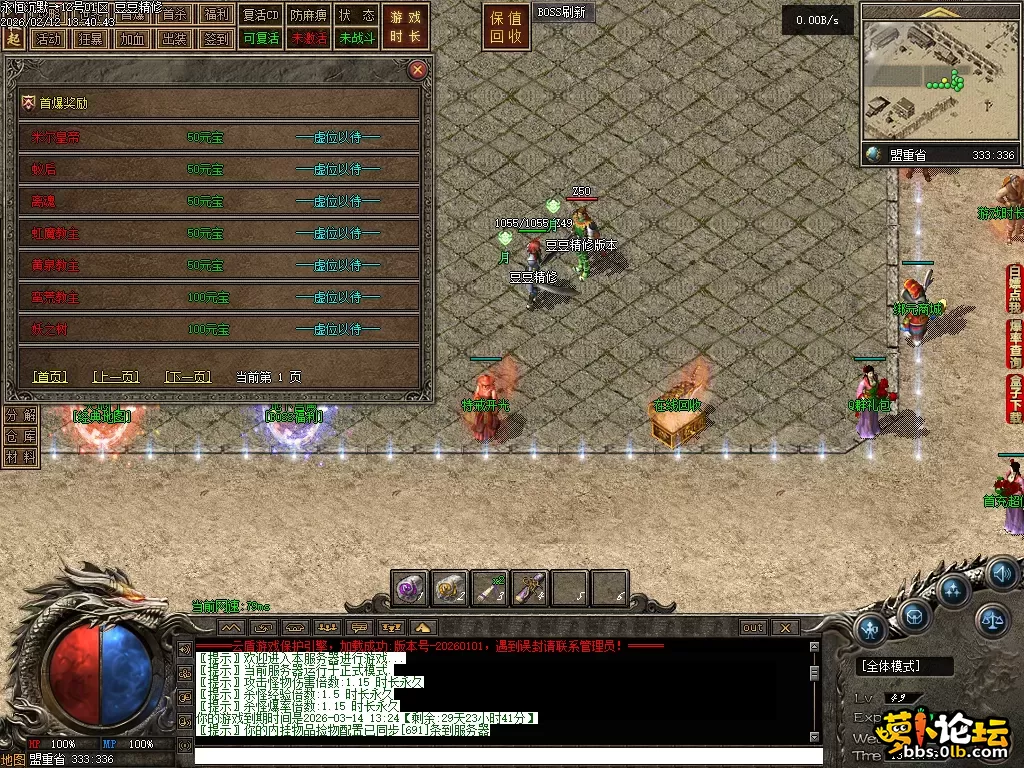Viewport: 1024px width, 768px height.
Task: Click the chat text input field
Action: pyautogui.click(x=500, y=755)
